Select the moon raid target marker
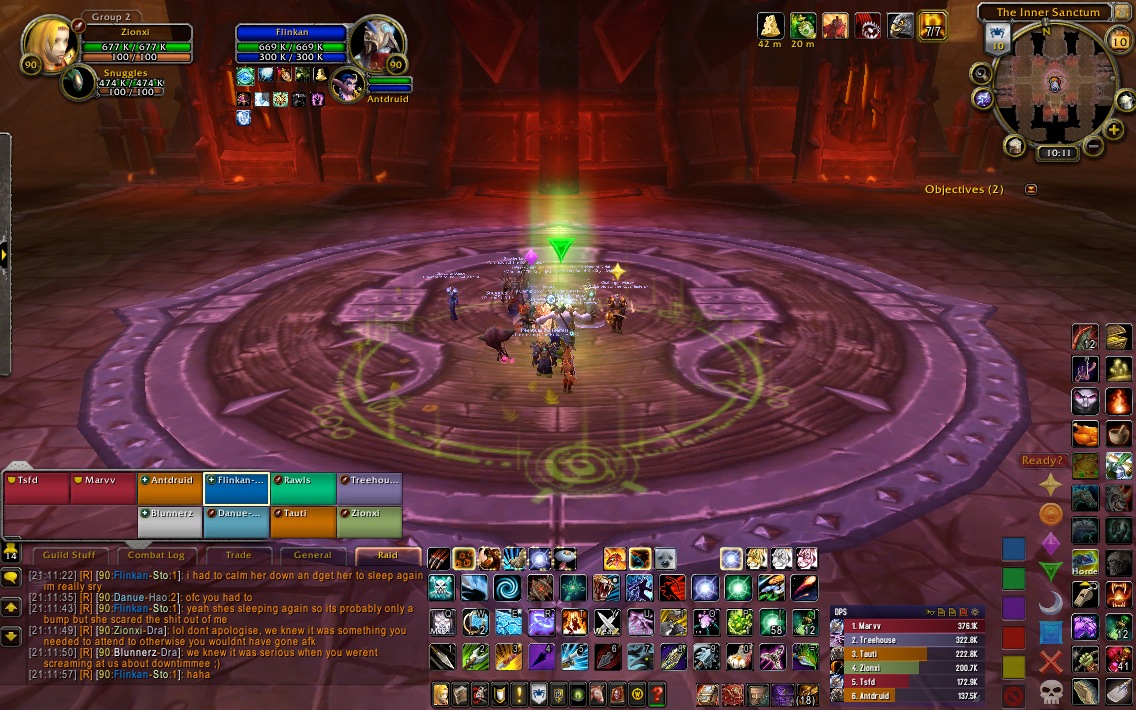 [1050, 602]
